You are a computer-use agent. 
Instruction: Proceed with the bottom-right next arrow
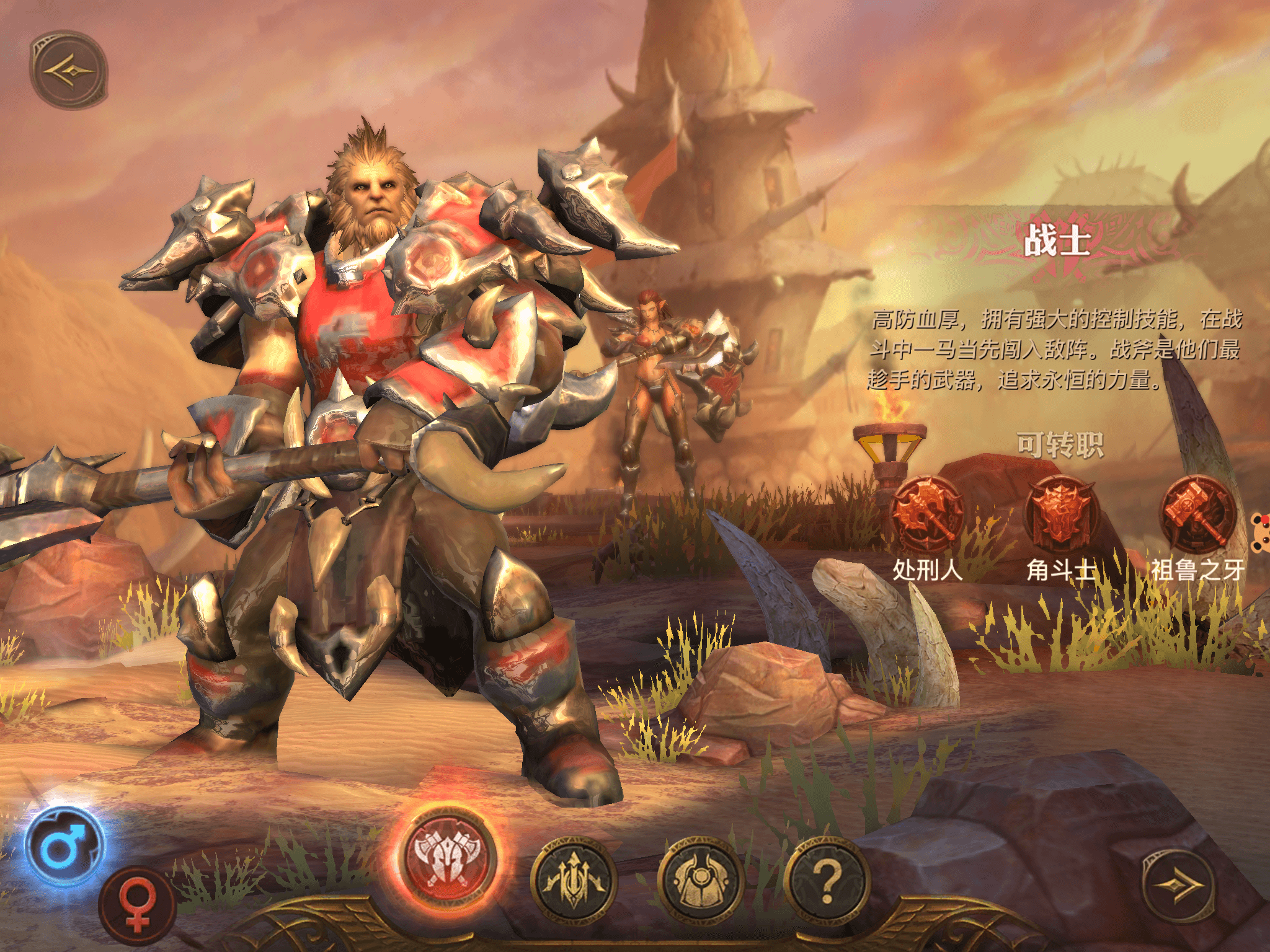[1177, 886]
